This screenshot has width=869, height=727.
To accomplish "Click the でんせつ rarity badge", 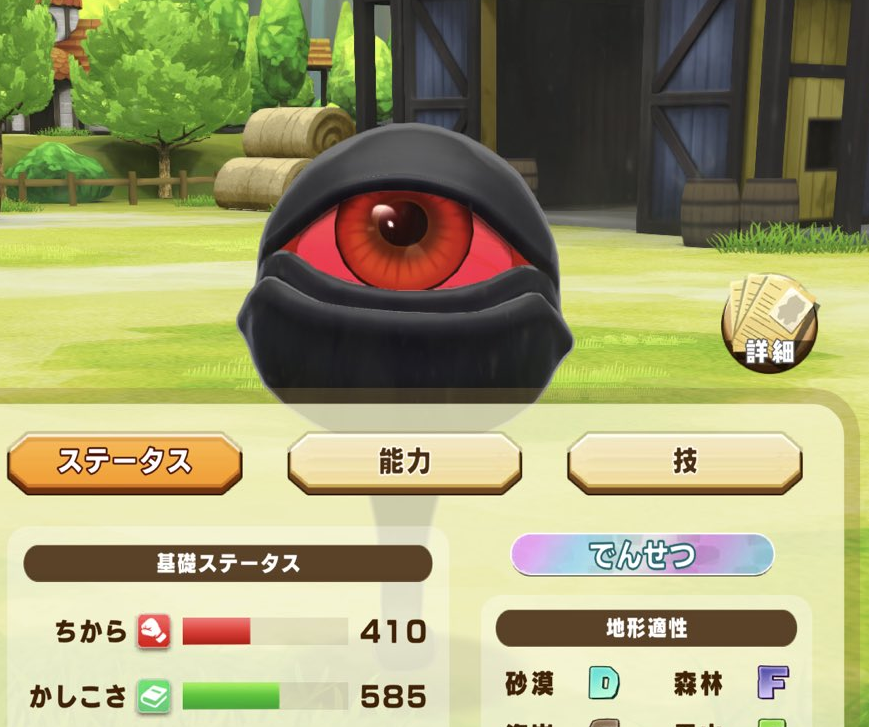I will click(642, 555).
